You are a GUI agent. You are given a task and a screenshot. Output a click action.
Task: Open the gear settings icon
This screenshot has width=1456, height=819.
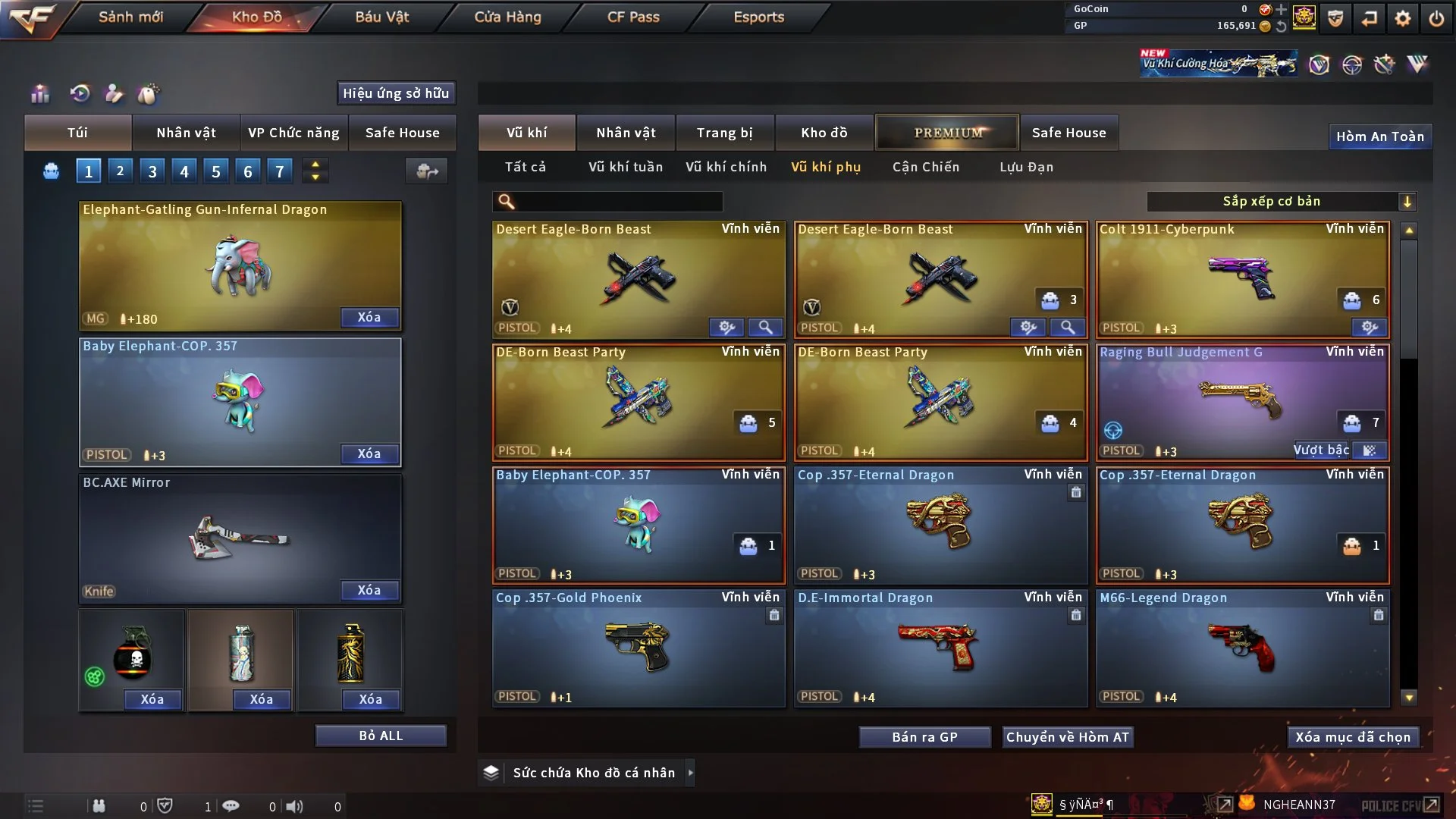pos(1402,18)
